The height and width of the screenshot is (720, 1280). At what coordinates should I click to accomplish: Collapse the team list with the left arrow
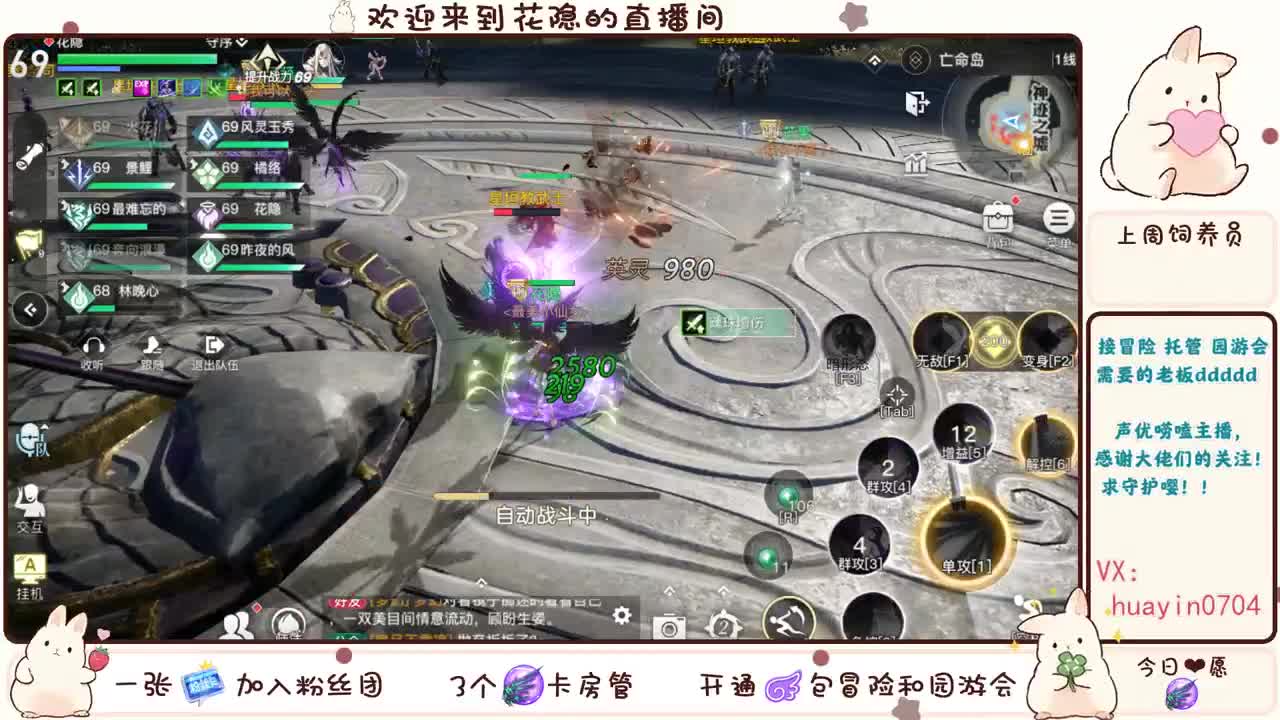click(x=31, y=307)
